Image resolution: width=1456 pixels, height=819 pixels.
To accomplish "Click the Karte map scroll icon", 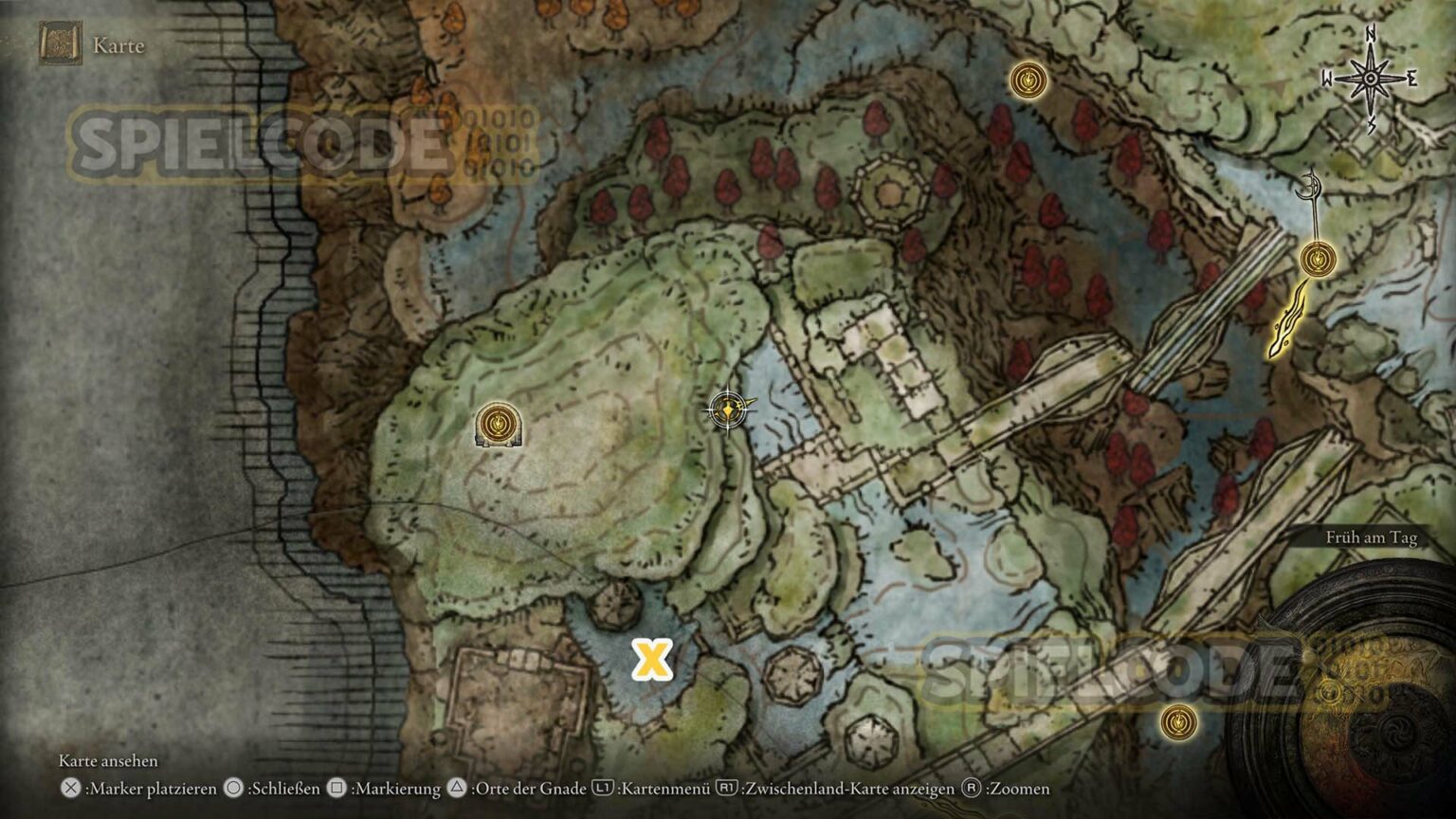I will (61, 45).
